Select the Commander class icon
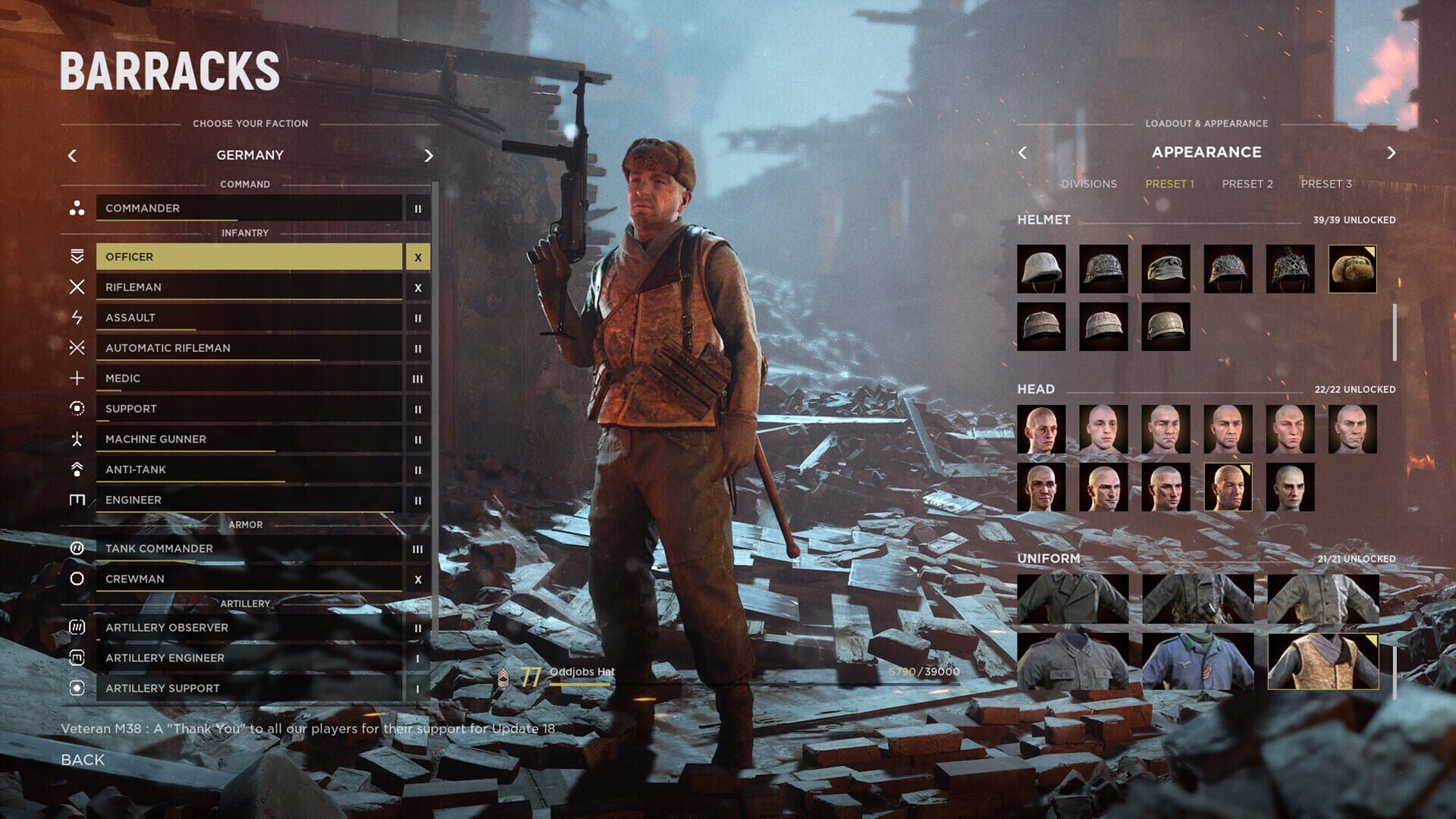The width and height of the screenshot is (1456, 819). pos(76,209)
